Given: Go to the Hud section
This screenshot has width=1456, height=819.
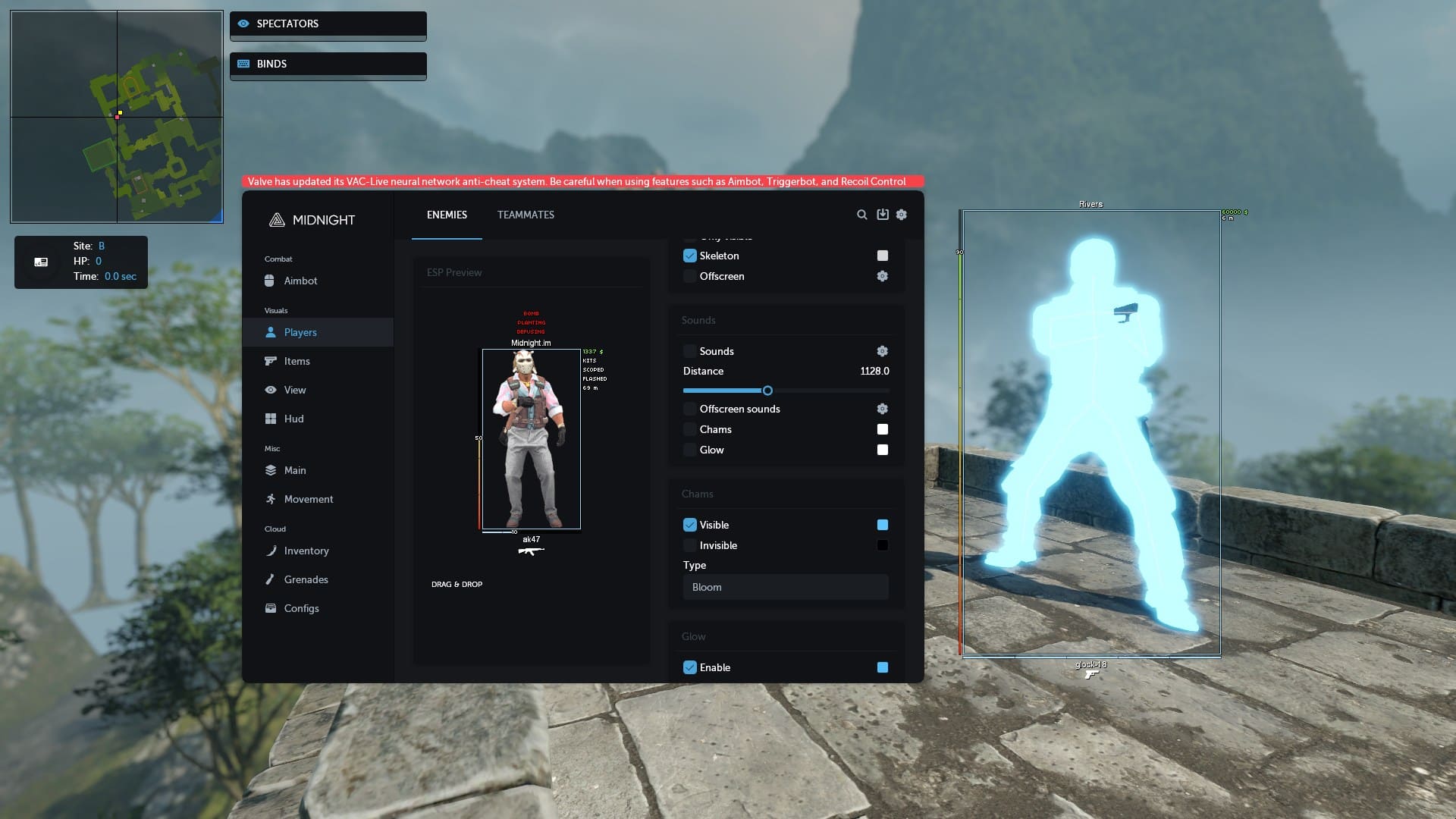Looking at the screenshot, I should pyautogui.click(x=293, y=419).
